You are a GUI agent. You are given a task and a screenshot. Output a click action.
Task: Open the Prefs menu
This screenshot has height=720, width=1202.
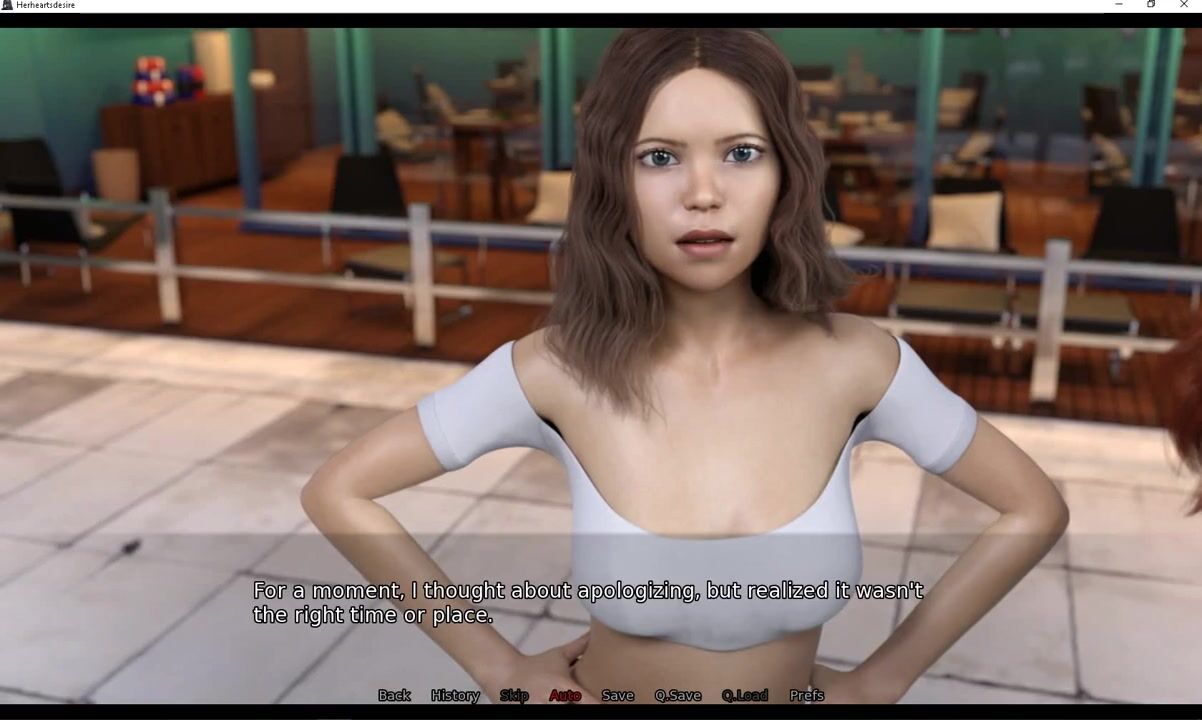[807, 695]
